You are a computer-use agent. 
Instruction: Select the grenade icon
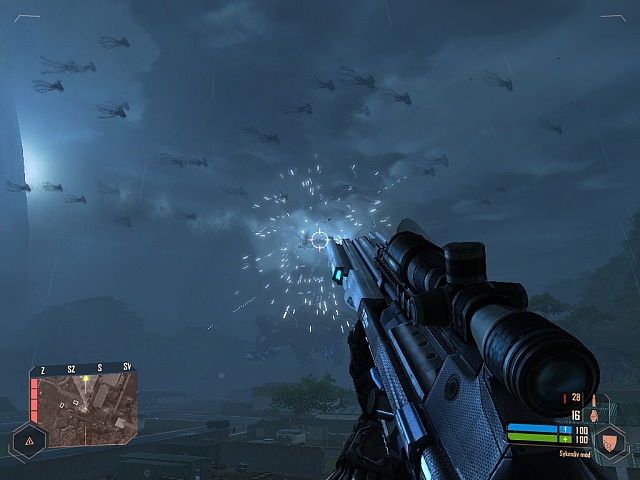592,415
